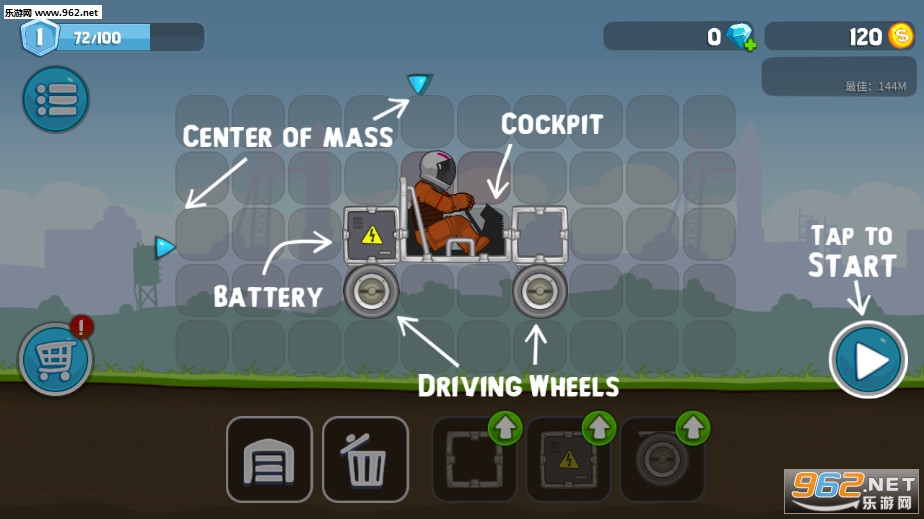Click the level 1 shield badge

tap(38, 37)
